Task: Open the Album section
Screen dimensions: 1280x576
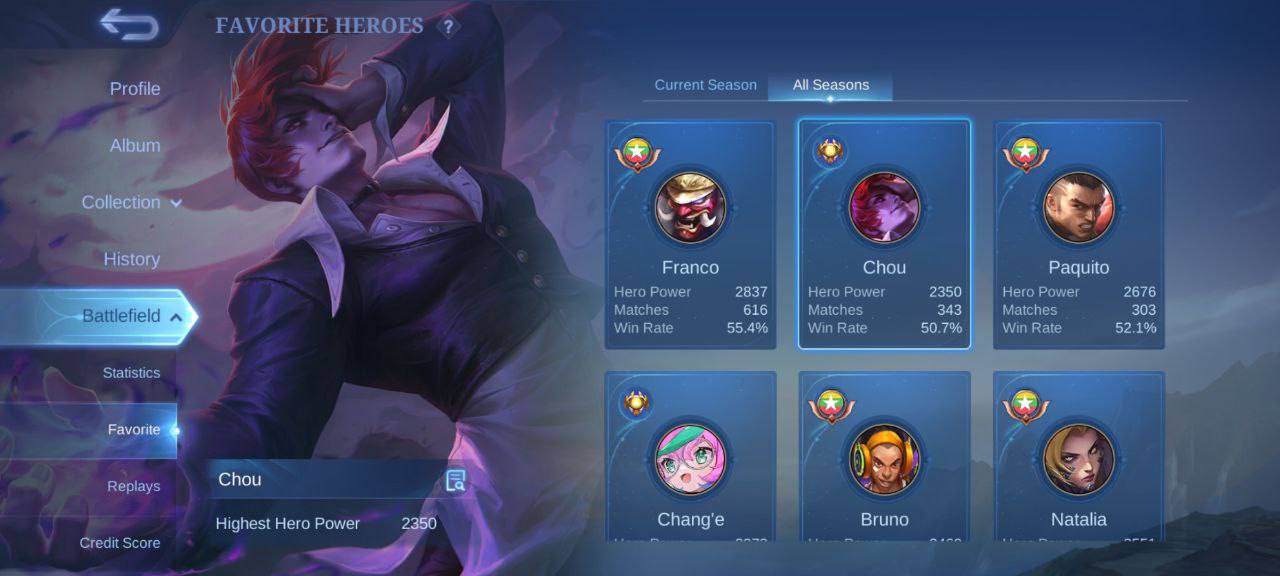Action: click(x=135, y=146)
